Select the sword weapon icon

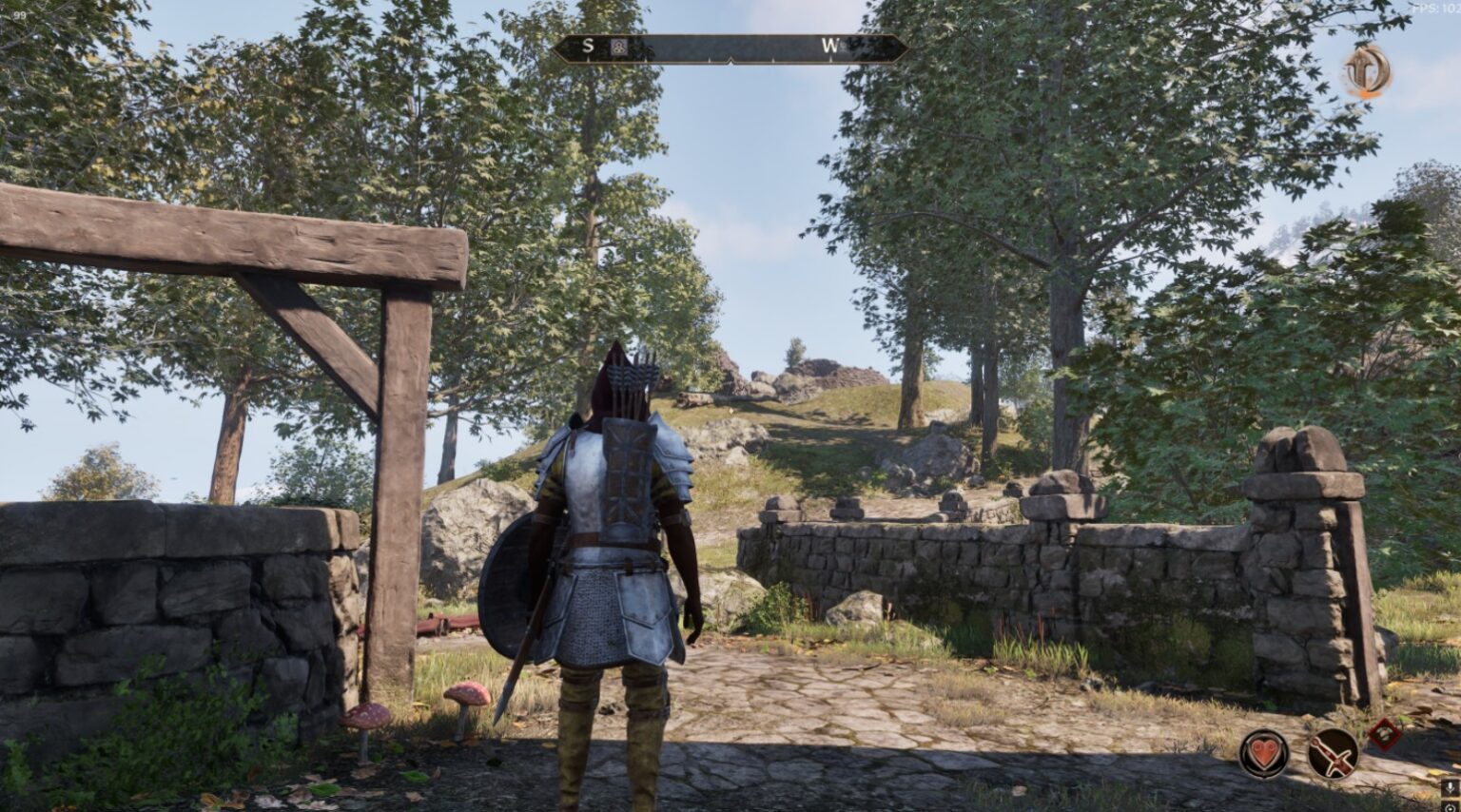[x=1333, y=754]
